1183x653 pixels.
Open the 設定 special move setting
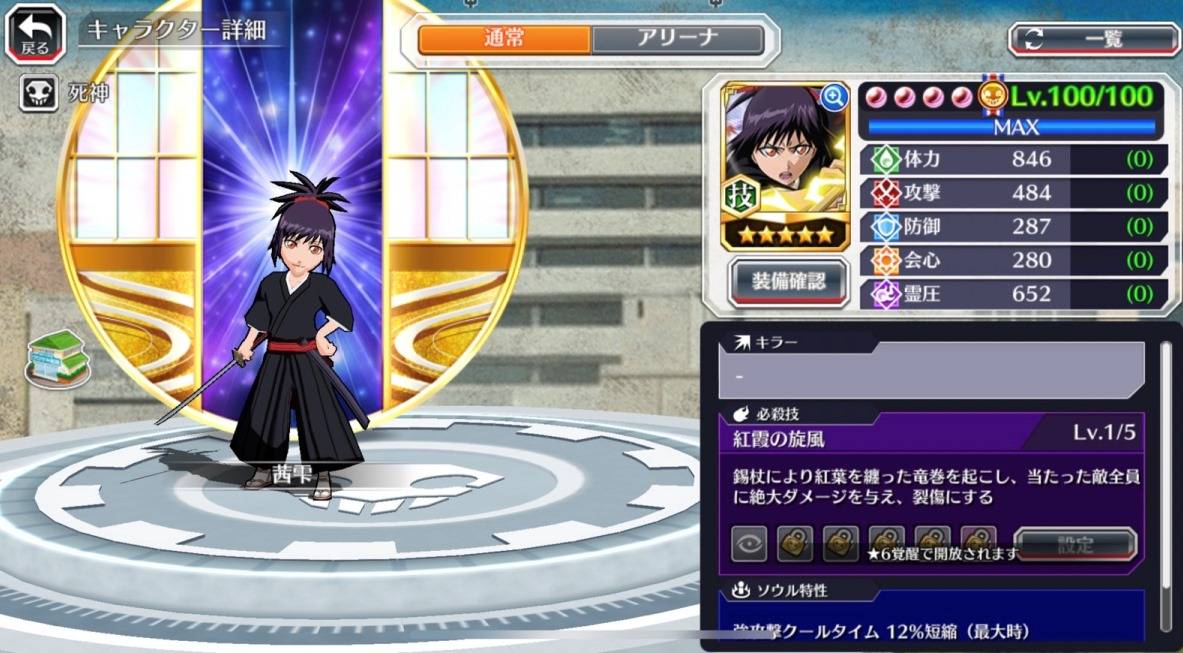tap(1075, 545)
